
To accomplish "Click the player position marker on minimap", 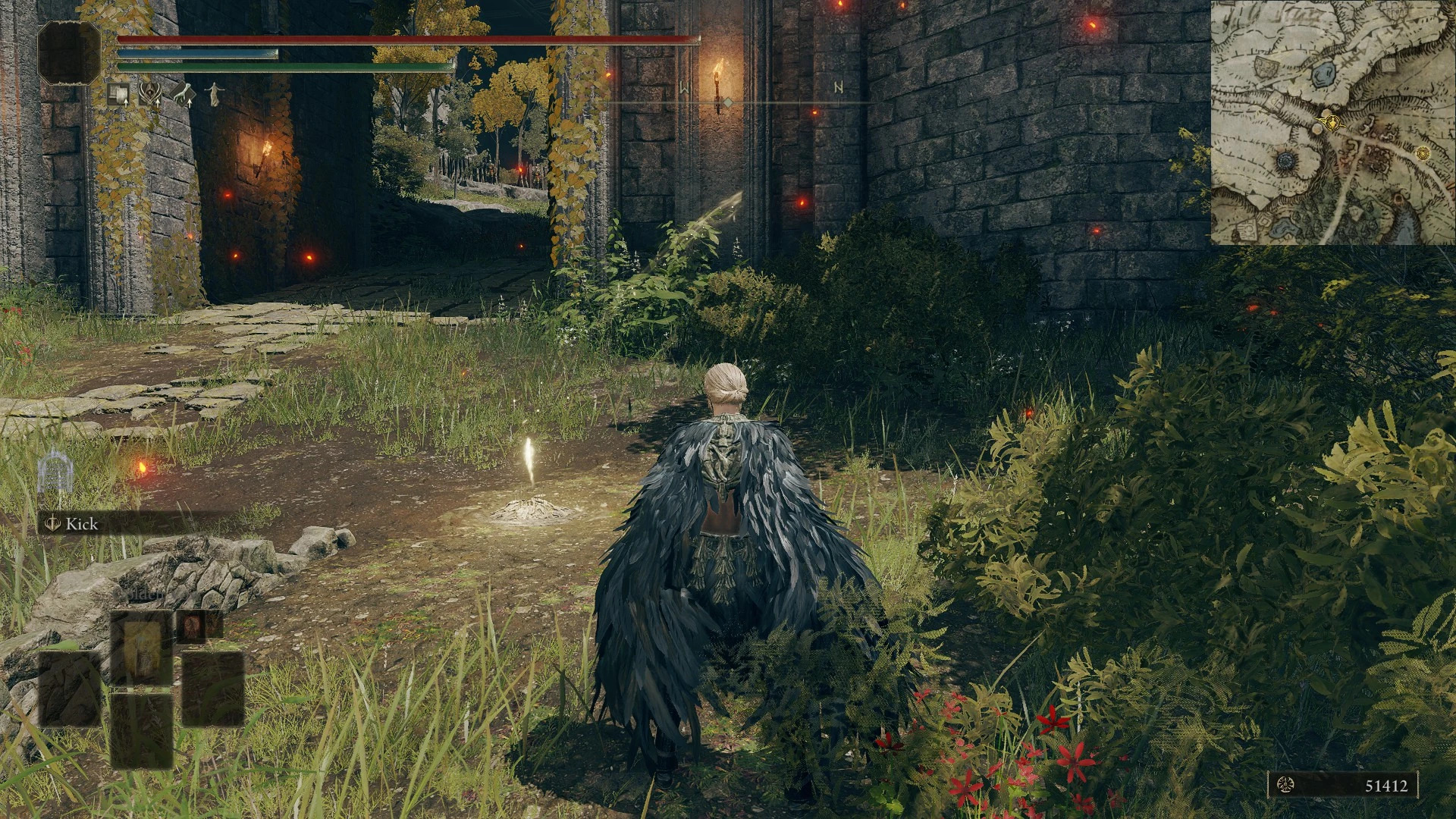I will (1331, 121).
